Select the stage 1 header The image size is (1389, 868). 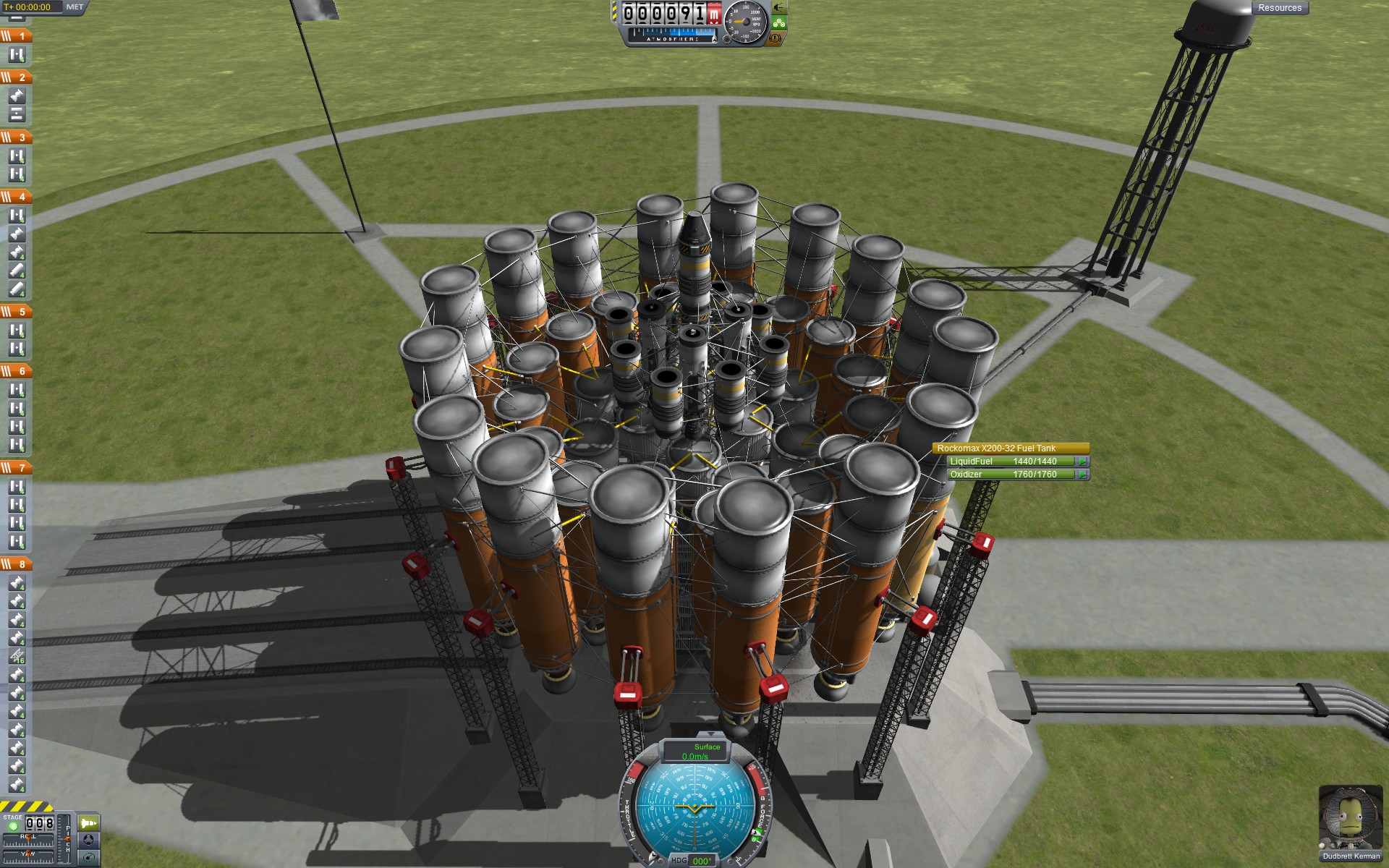[x=16, y=35]
